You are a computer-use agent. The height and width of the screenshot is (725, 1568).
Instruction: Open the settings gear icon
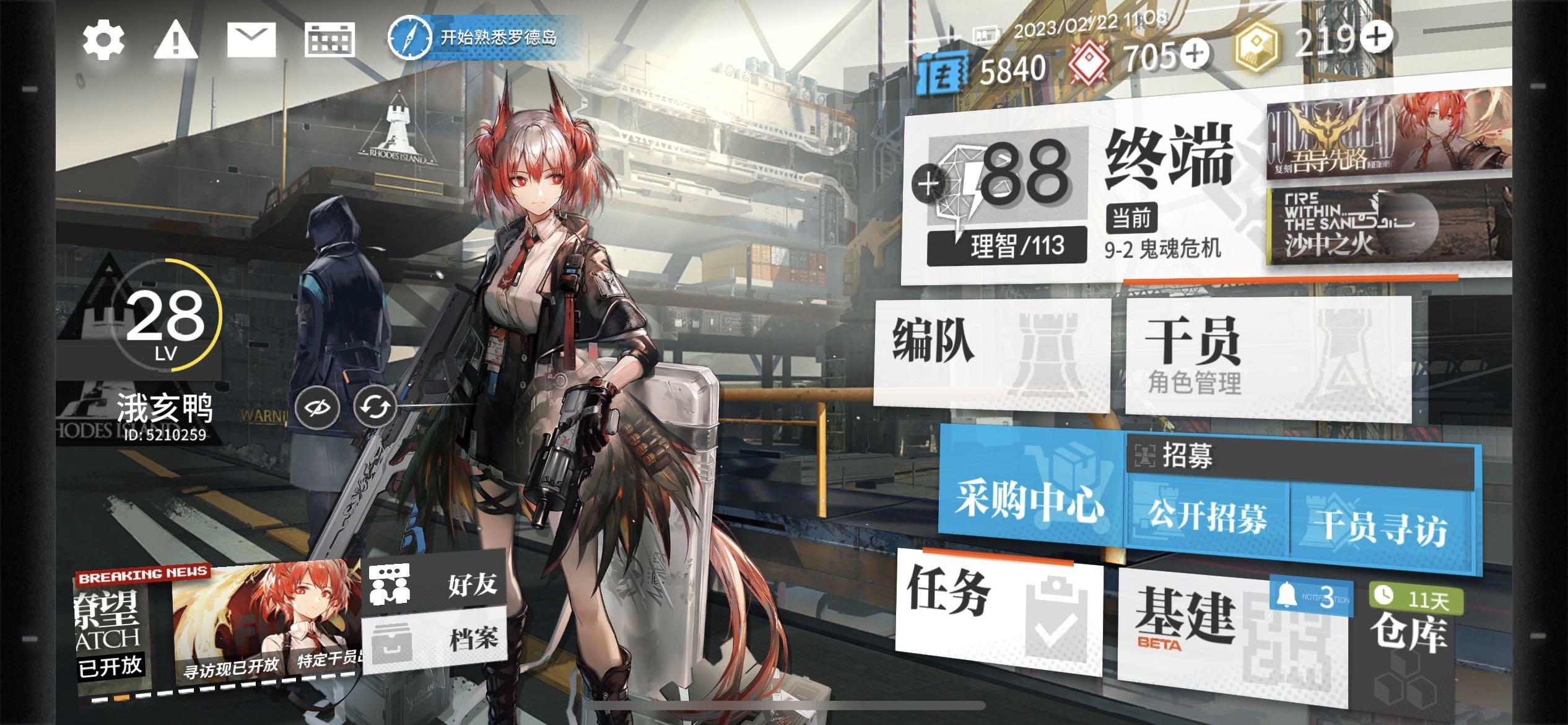pos(104,41)
